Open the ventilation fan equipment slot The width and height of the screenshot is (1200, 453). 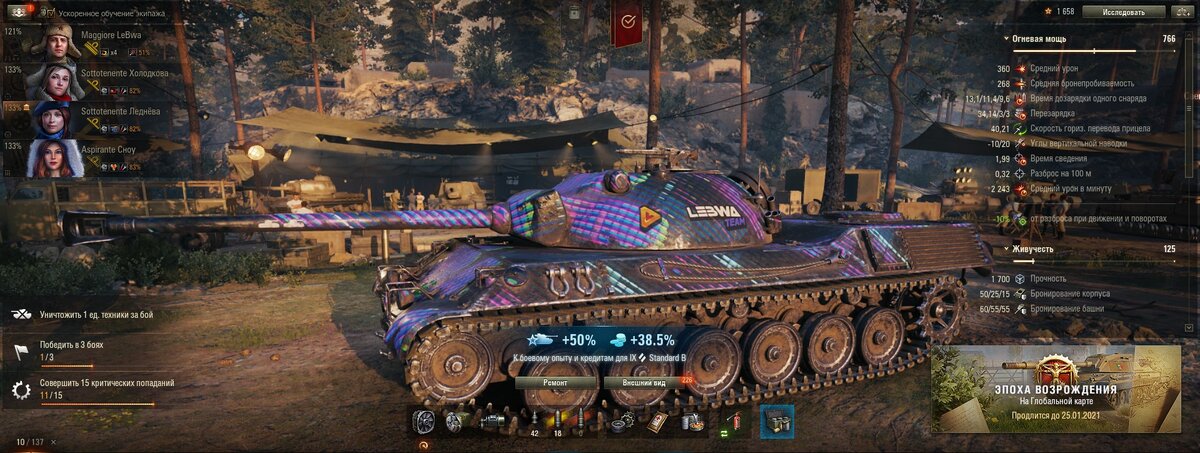(x=424, y=422)
